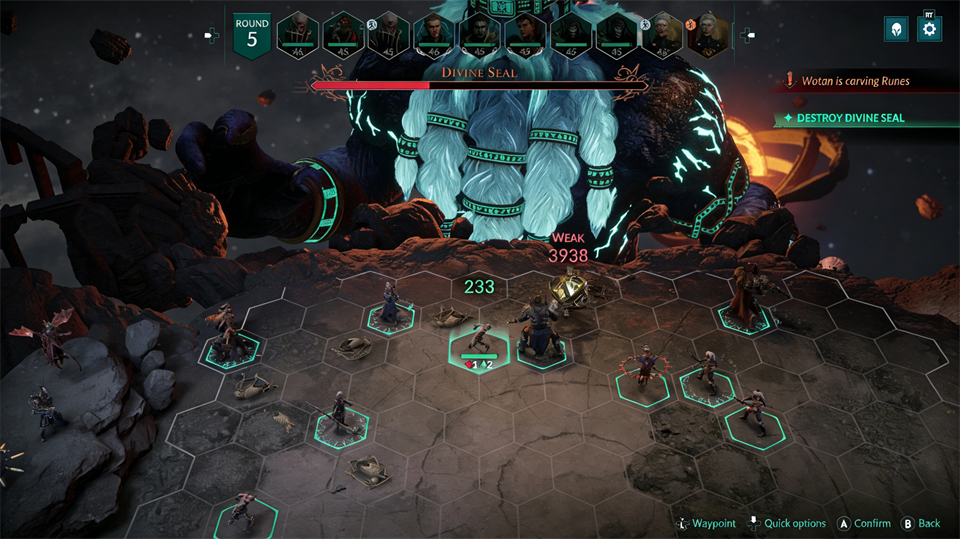Click the helmet icon button
This screenshot has width=960, height=539.
(896, 29)
